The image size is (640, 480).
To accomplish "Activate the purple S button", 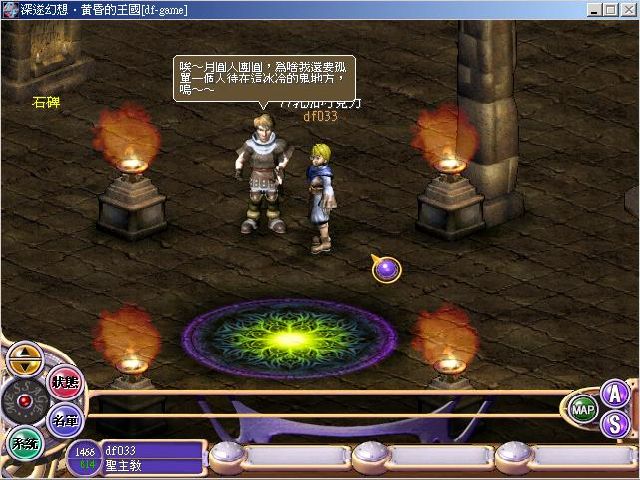I will pos(615,423).
